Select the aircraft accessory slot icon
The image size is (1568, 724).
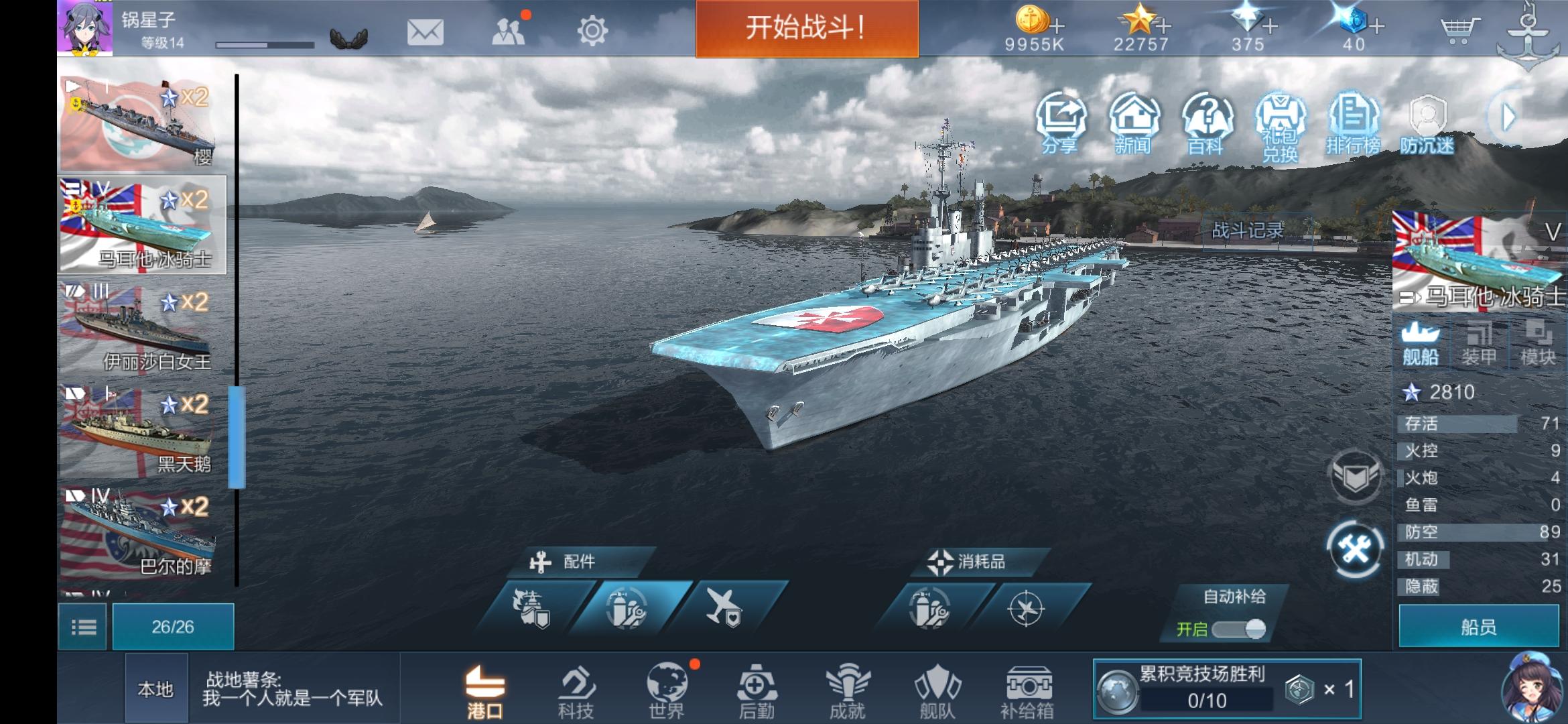[724, 608]
